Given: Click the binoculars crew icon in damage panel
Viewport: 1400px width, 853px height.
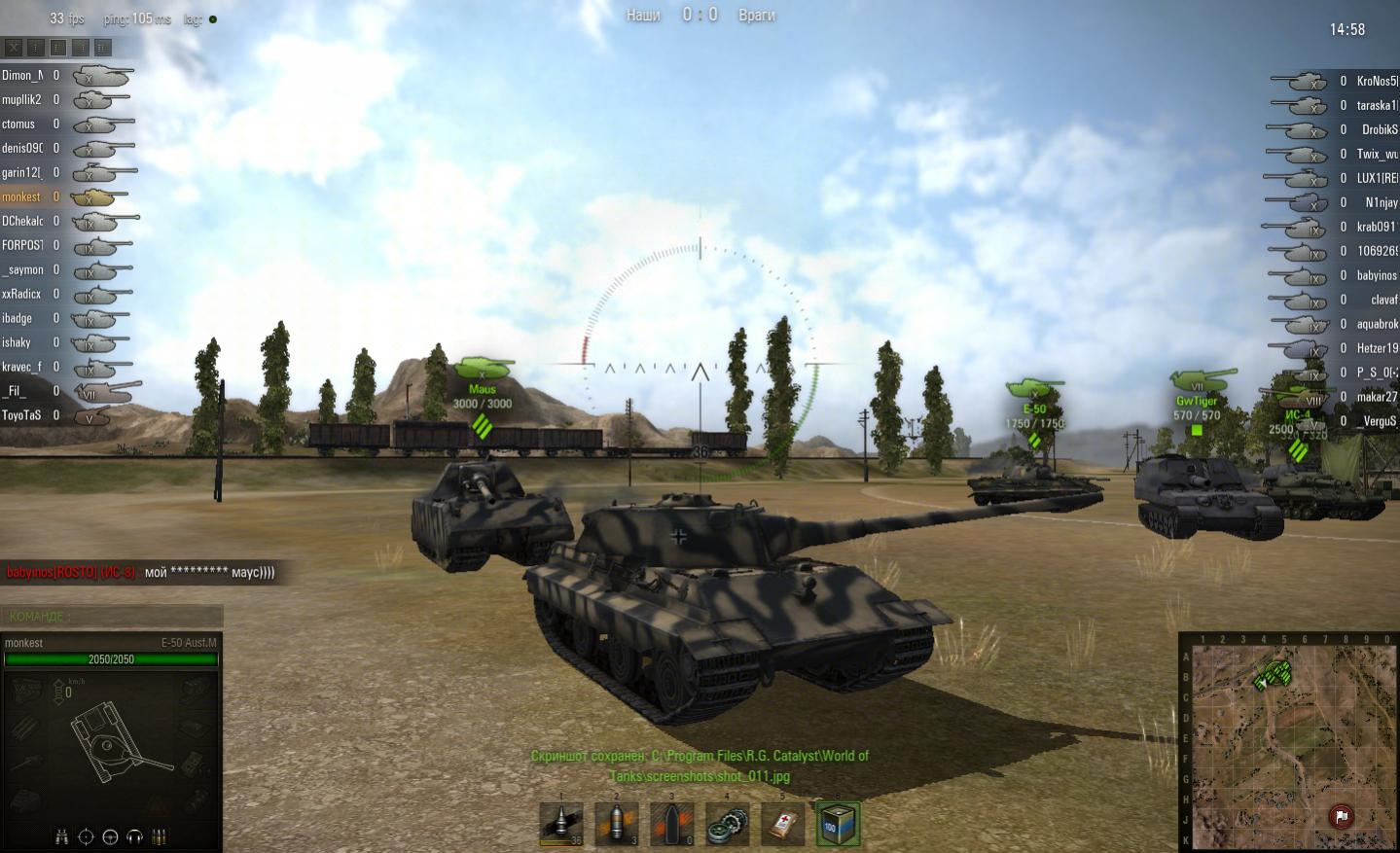Looking at the screenshot, I should (x=62, y=836).
